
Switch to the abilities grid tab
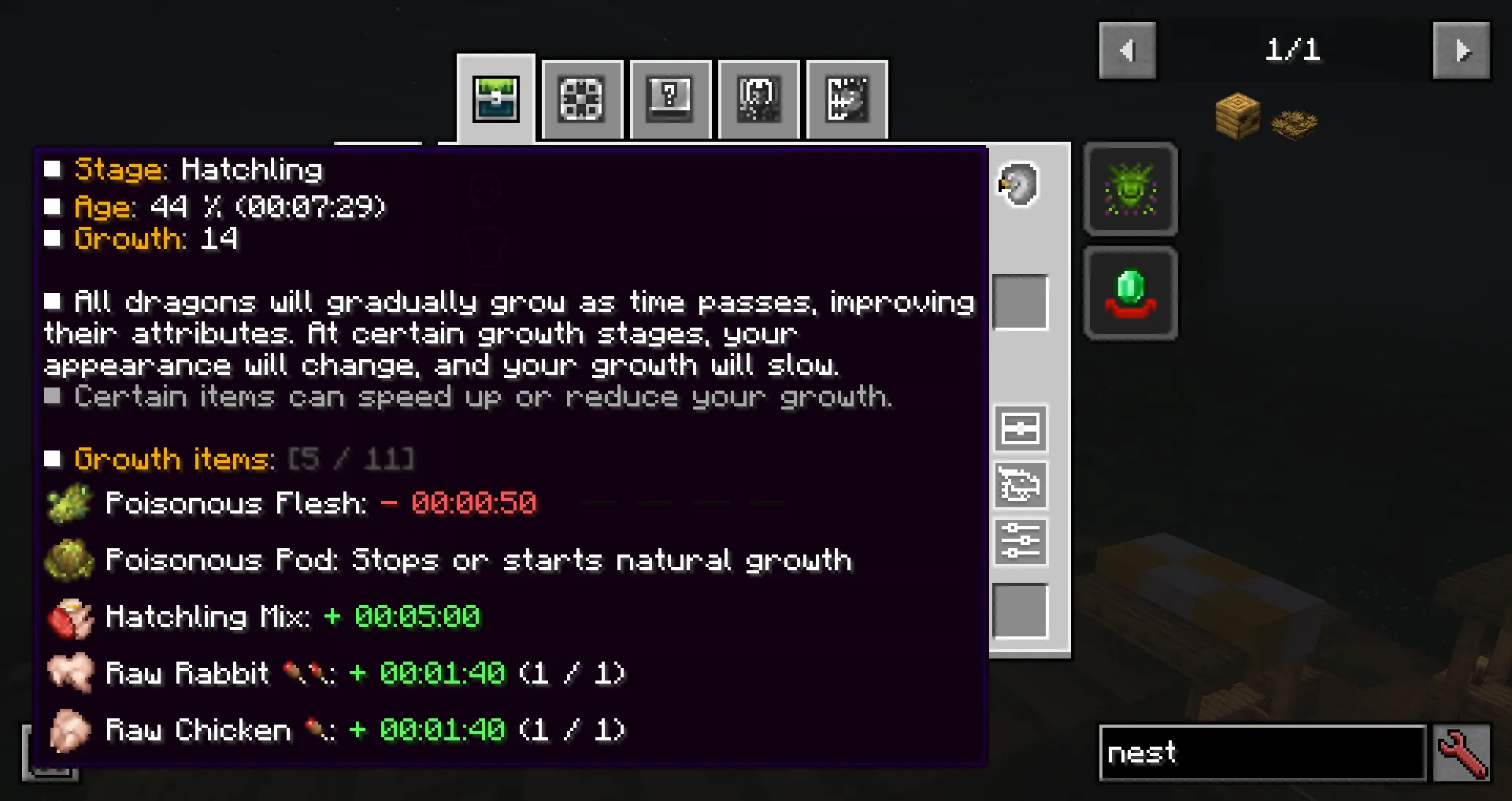tap(581, 98)
